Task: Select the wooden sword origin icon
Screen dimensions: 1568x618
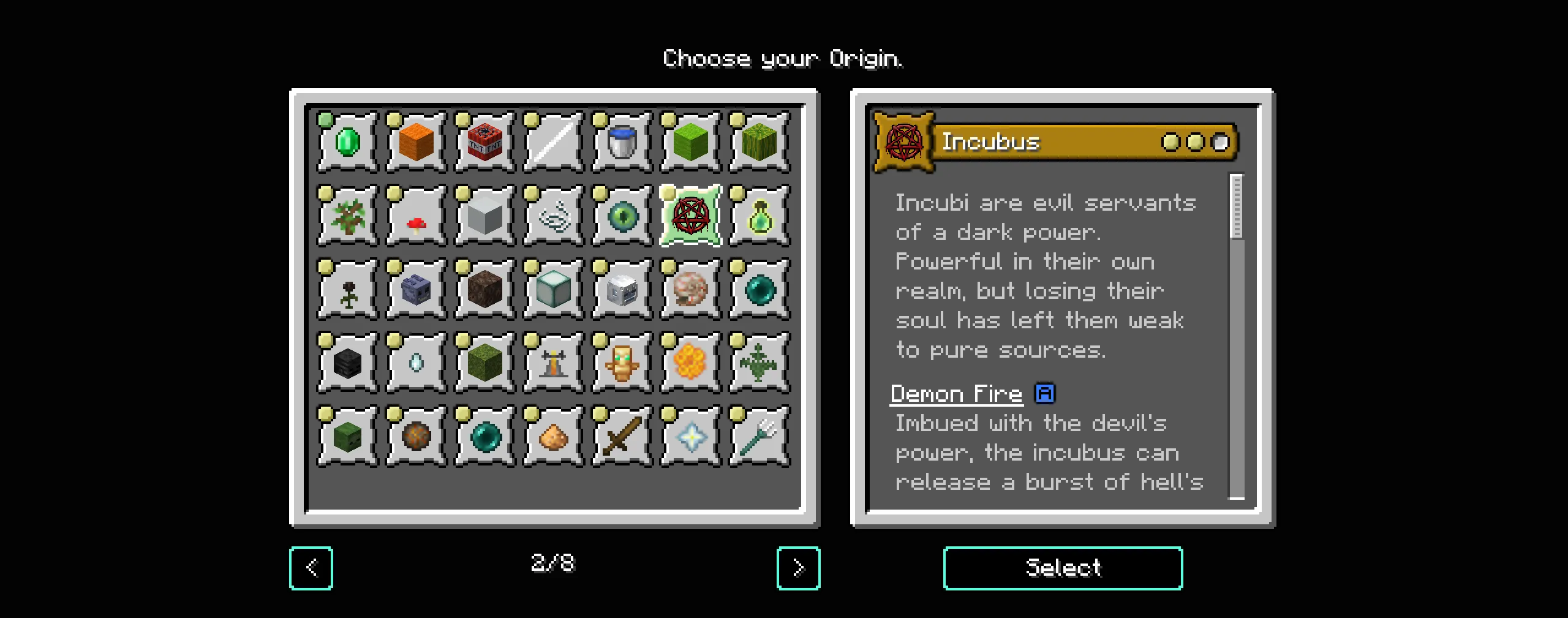Action: [622, 436]
